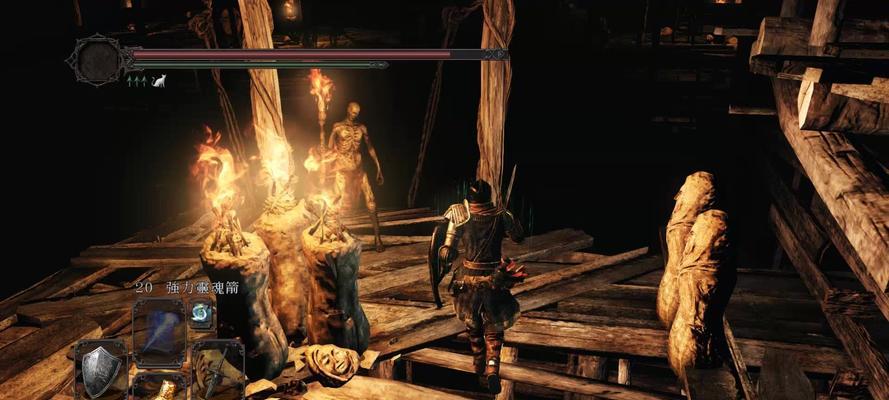
Task: Choose the golden consumable item slot
Action: click(x=158, y=390)
